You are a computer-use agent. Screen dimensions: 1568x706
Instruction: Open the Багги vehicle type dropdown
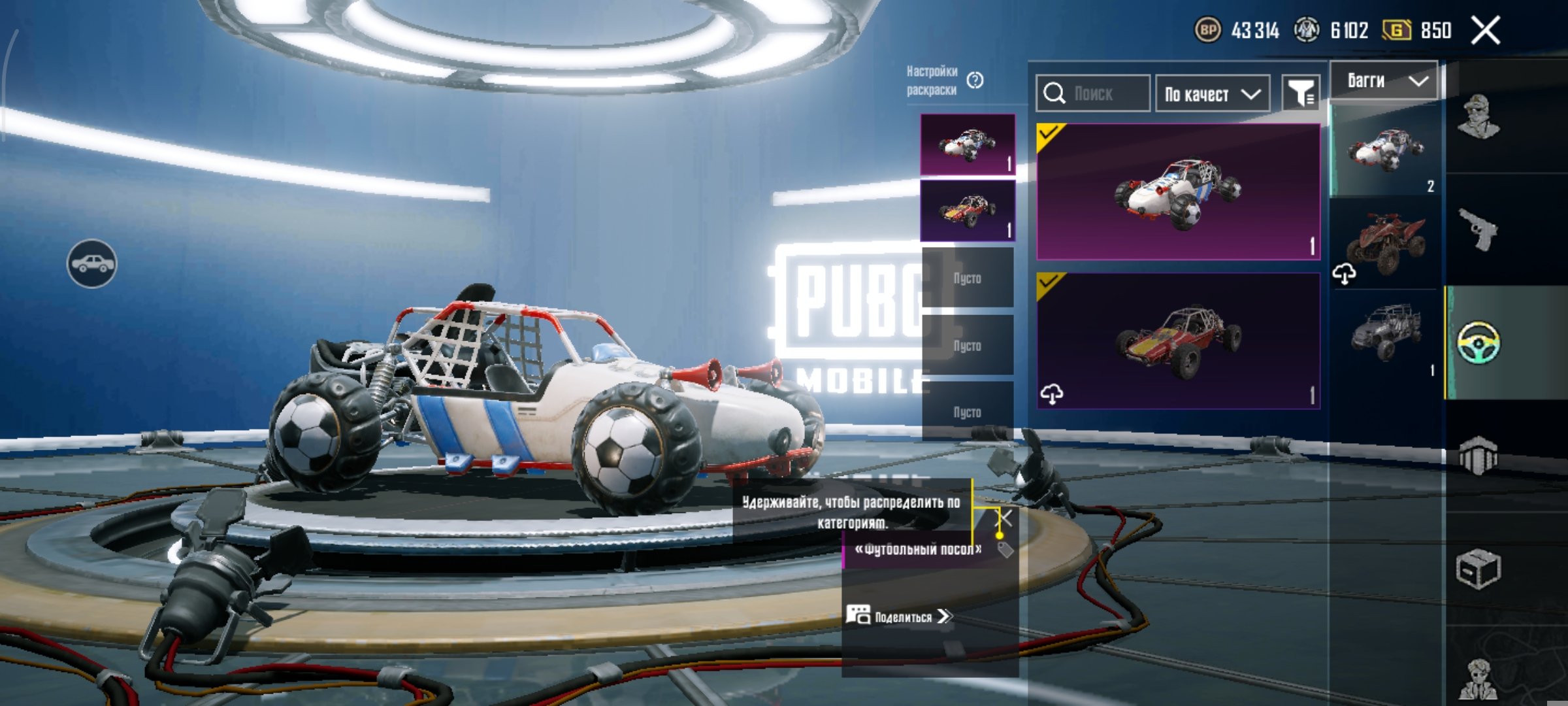[1384, 81]
